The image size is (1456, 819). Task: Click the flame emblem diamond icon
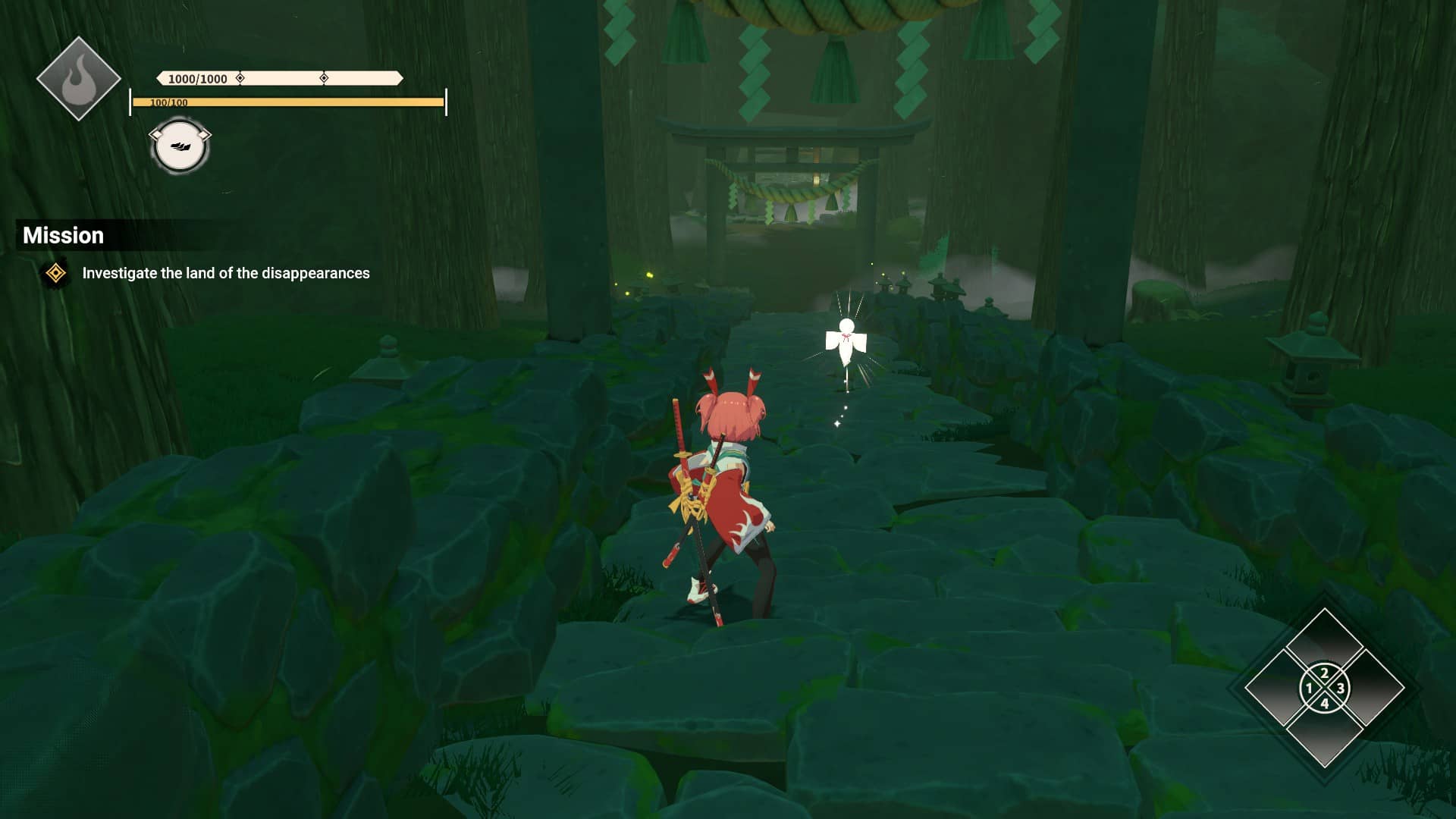(x=78, y=79)
